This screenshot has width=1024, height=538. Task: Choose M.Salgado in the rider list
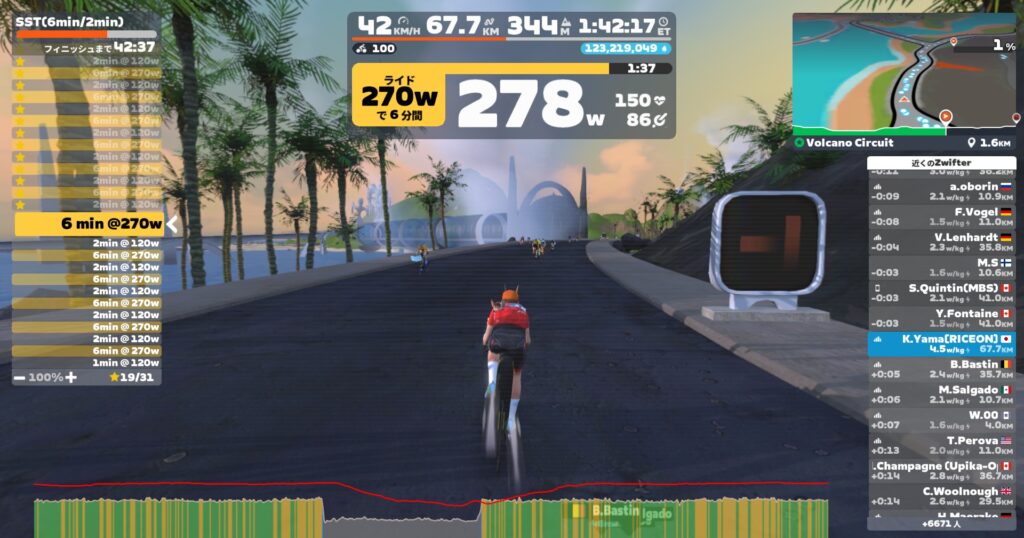(x=941, y=395)
